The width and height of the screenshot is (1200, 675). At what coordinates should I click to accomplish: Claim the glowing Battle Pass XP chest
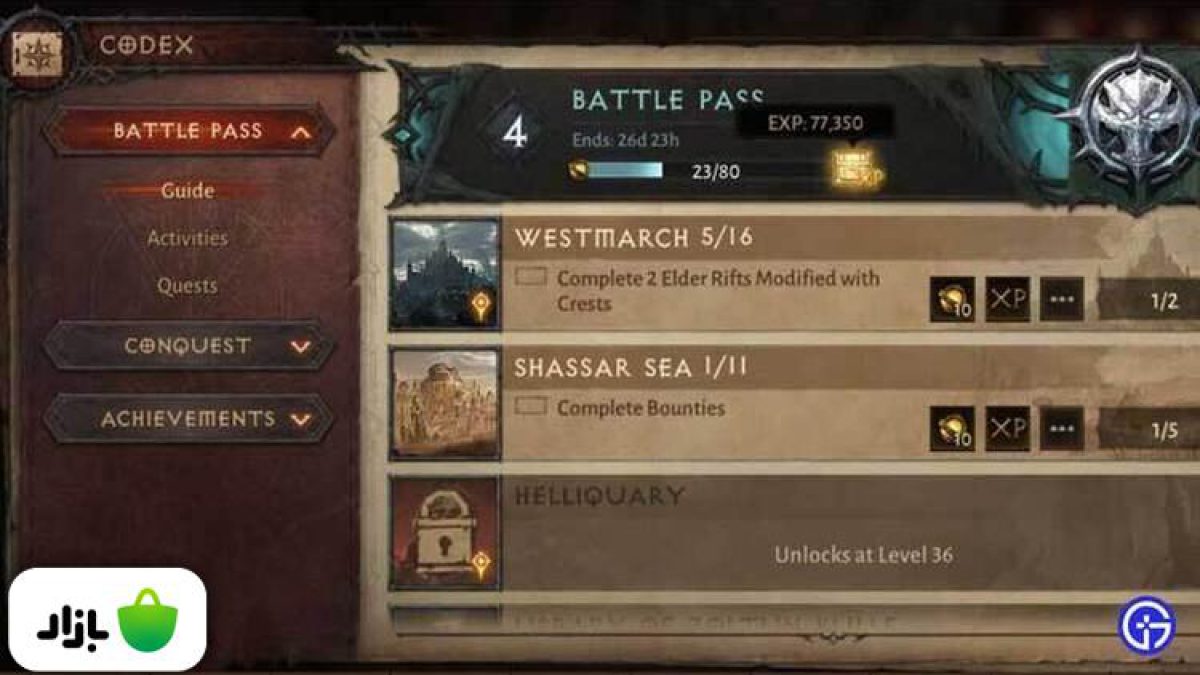click(856, 168)
